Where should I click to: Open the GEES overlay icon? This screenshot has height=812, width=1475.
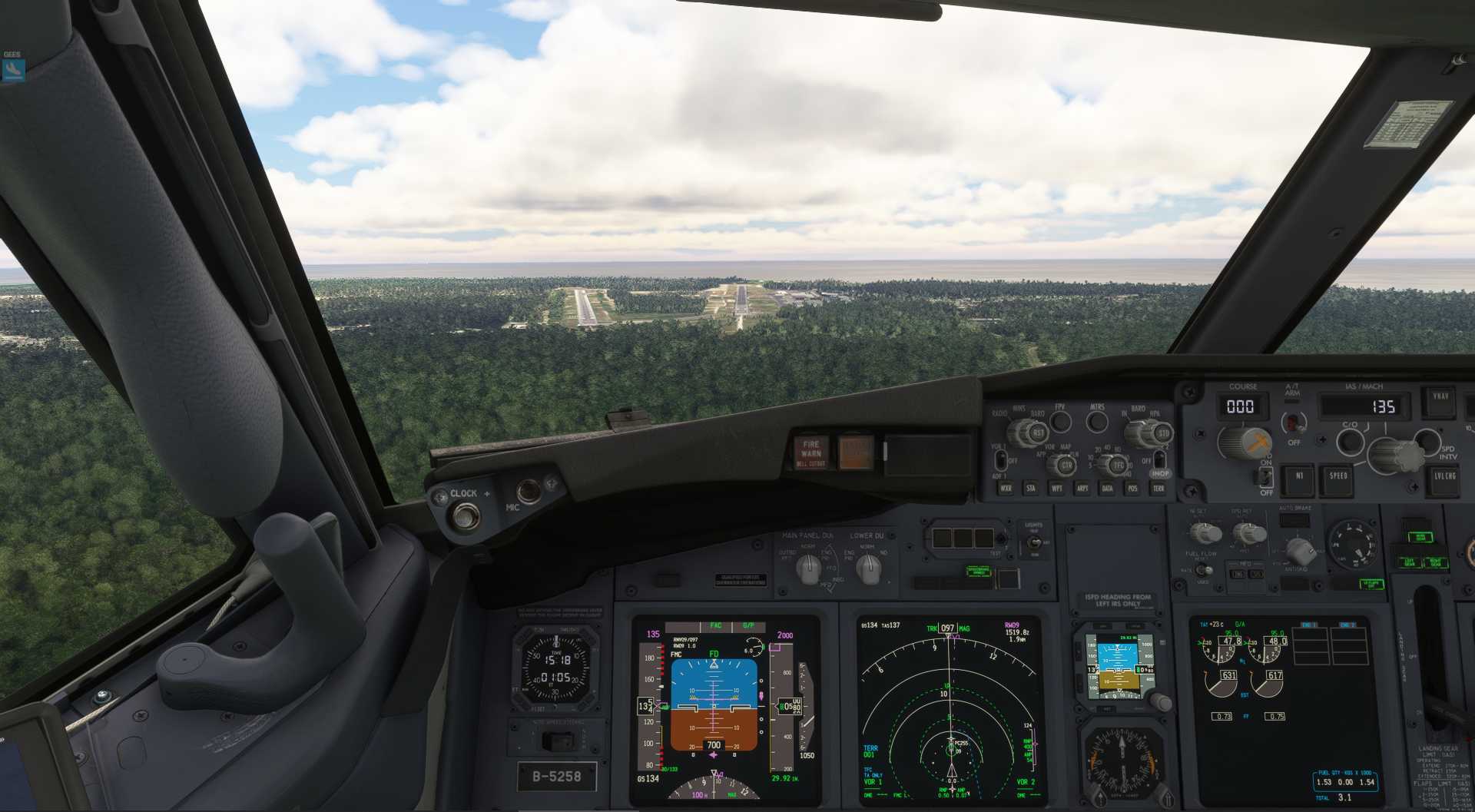(x=13, y=70)
